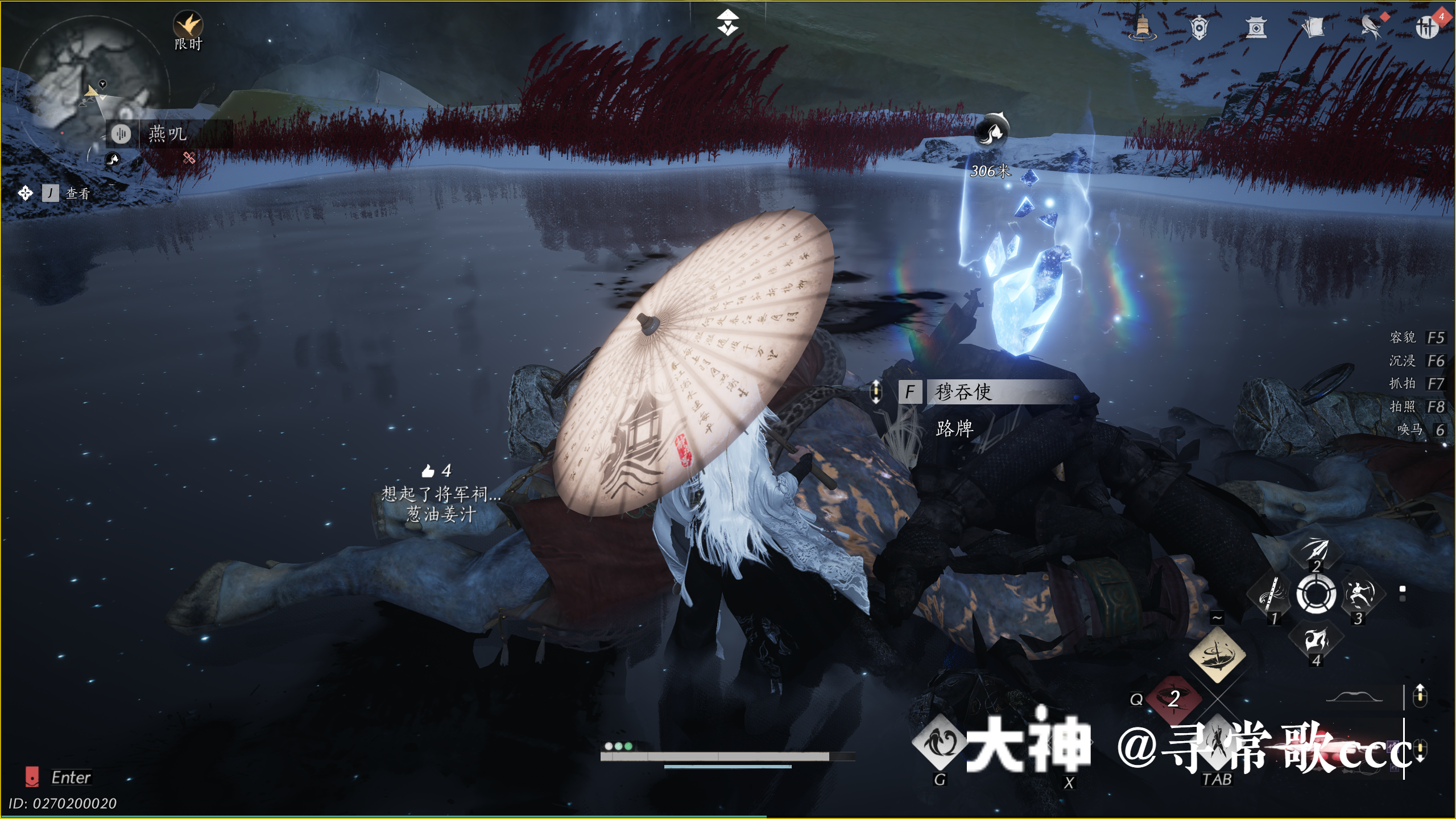
Task: Activate the twin fish diamond skill
Action: [940, 743]
